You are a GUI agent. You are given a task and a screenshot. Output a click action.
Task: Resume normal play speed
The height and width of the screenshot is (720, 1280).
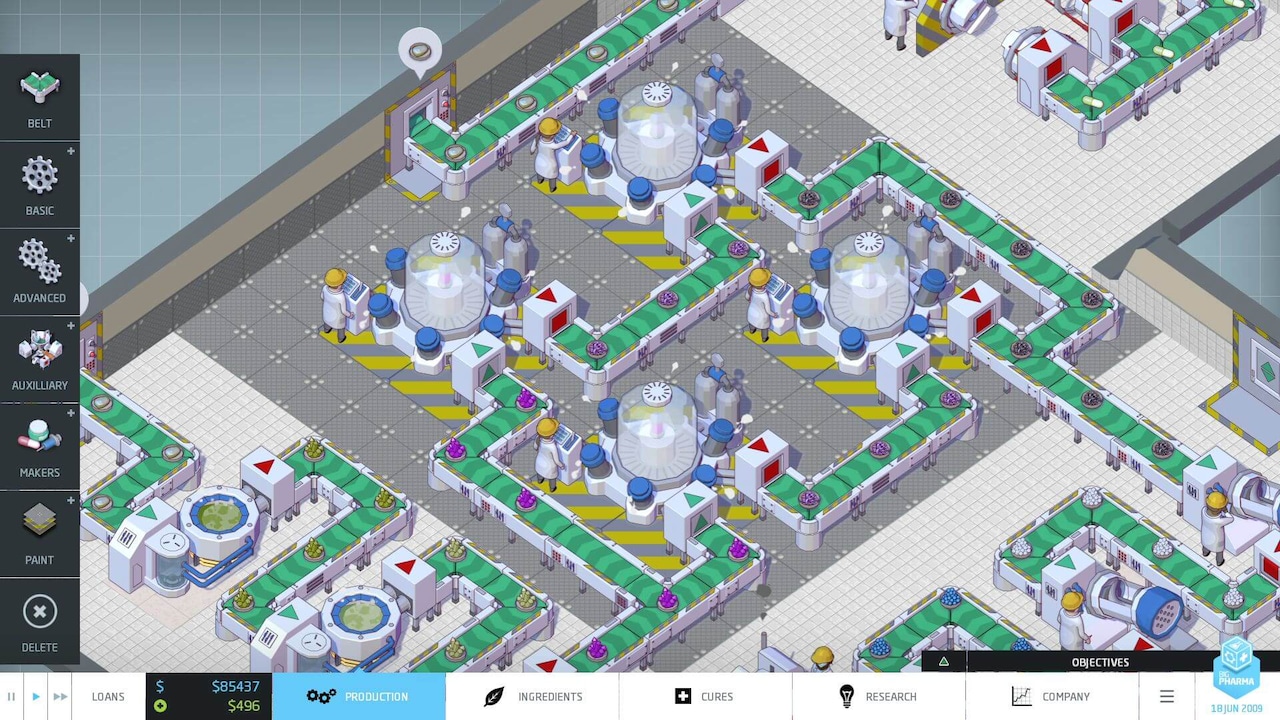35,696
